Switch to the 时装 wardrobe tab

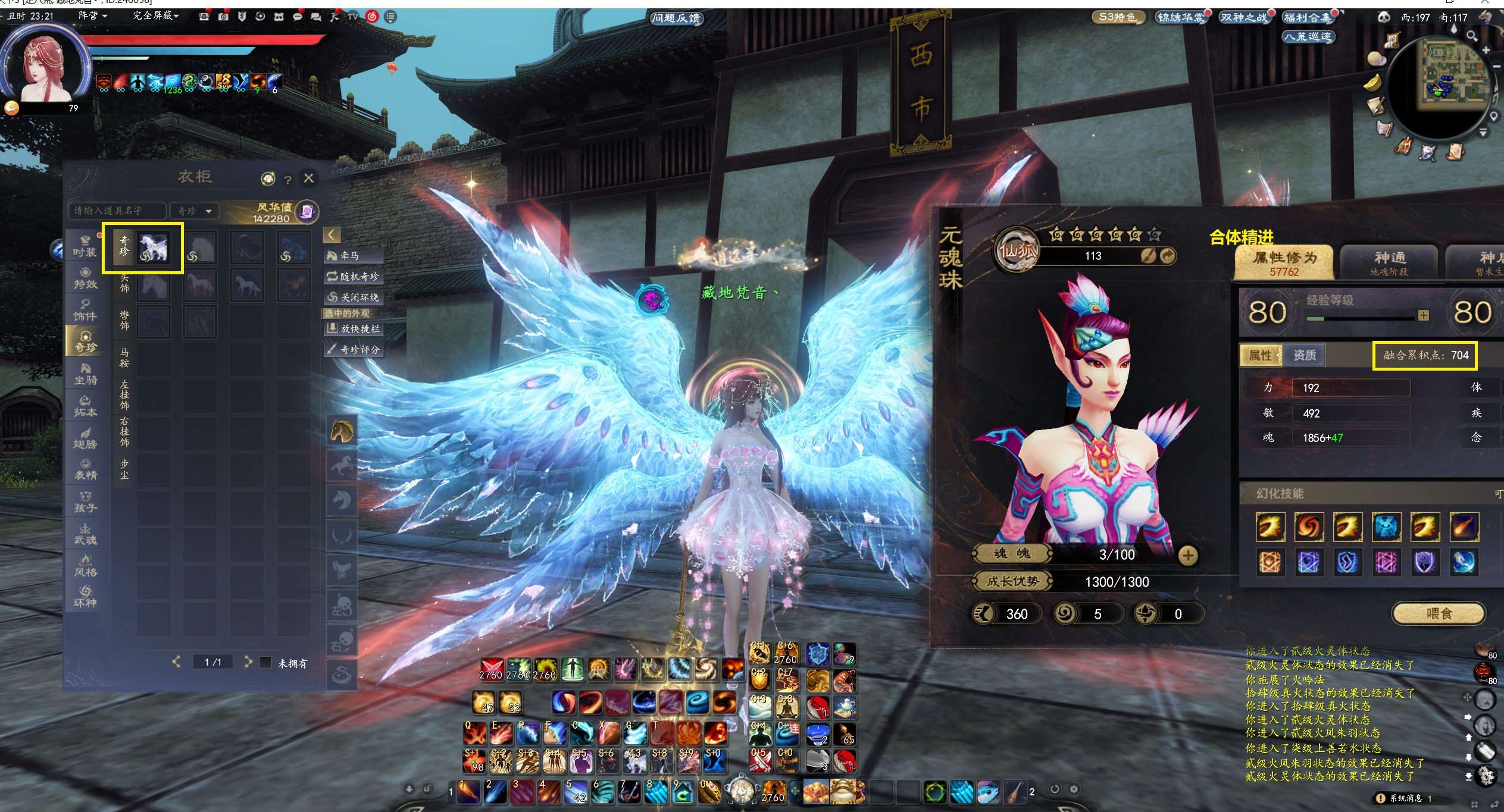(85, 246)
